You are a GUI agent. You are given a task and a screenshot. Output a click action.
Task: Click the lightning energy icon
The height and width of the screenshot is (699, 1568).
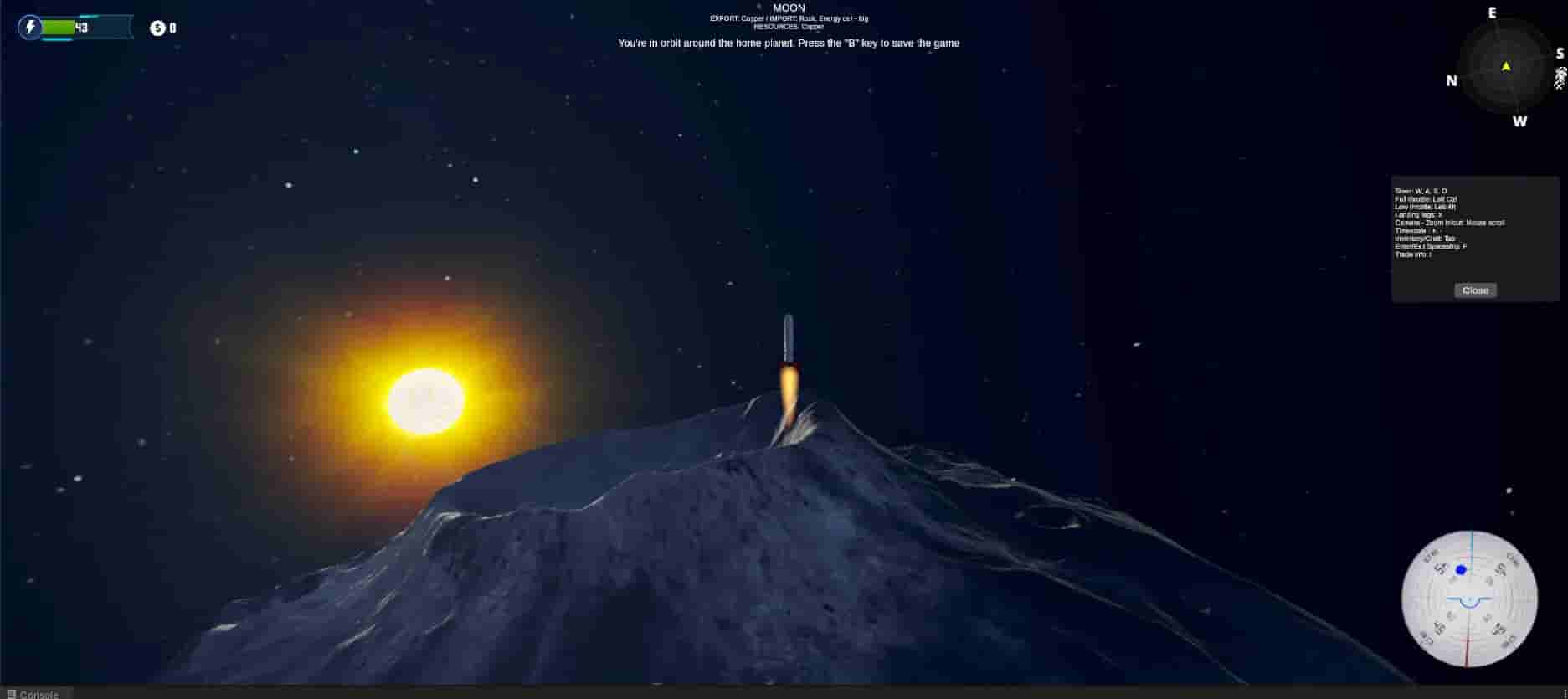pos(31,28)
